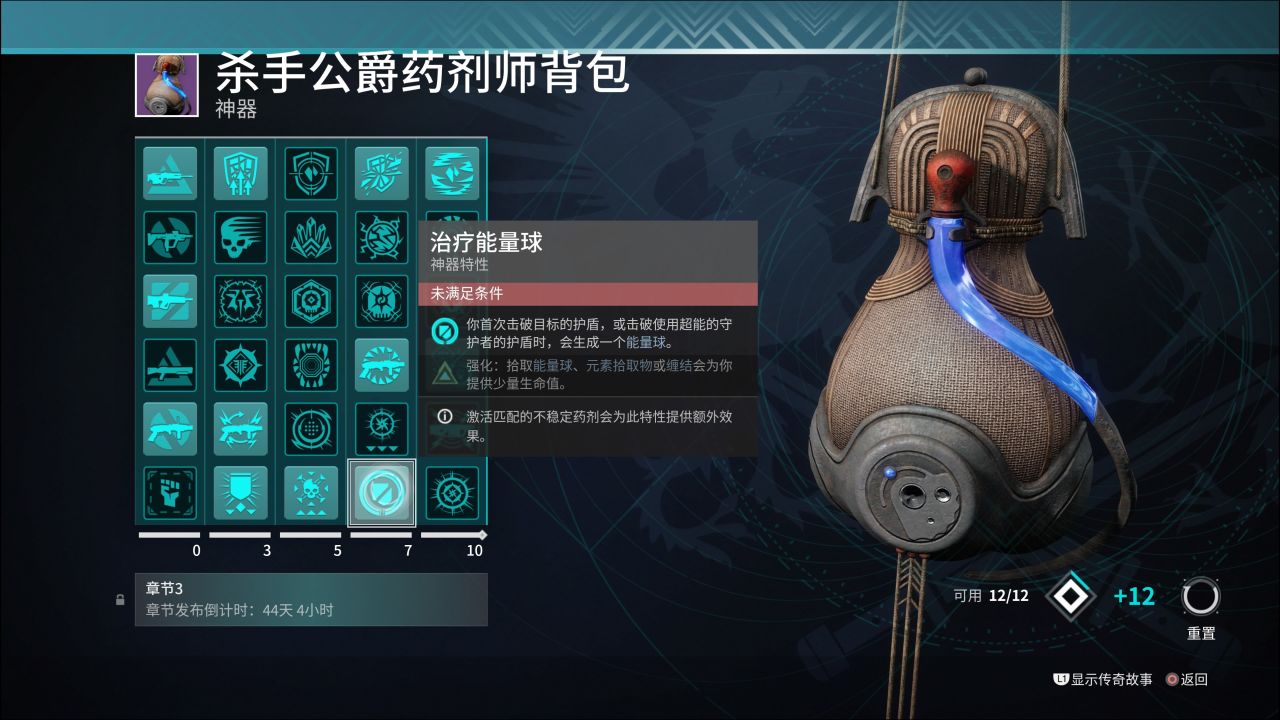Select the rifle-on-triangle perk in top row

tap(170, 173)
